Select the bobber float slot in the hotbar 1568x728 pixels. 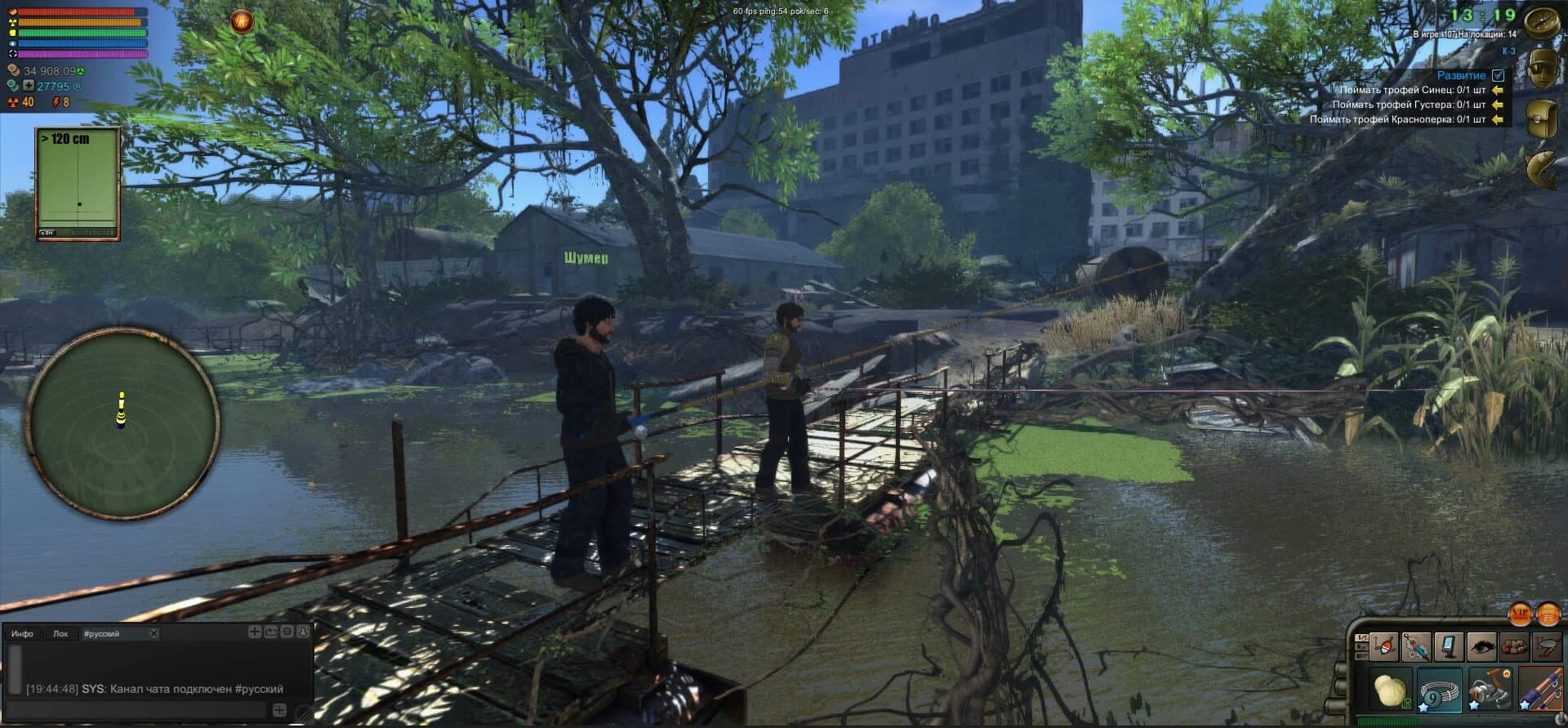point(1383,646)
